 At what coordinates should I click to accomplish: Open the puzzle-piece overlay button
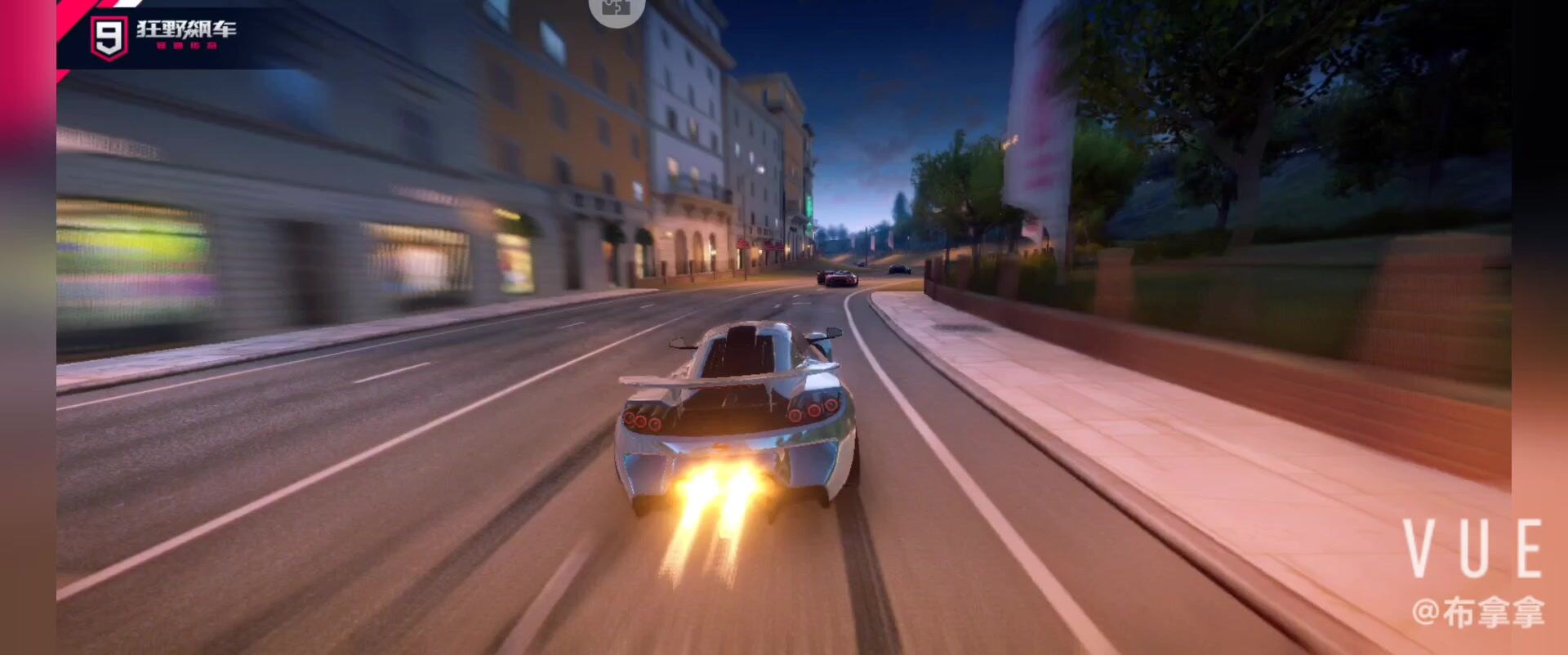click(x=617, y=8)
